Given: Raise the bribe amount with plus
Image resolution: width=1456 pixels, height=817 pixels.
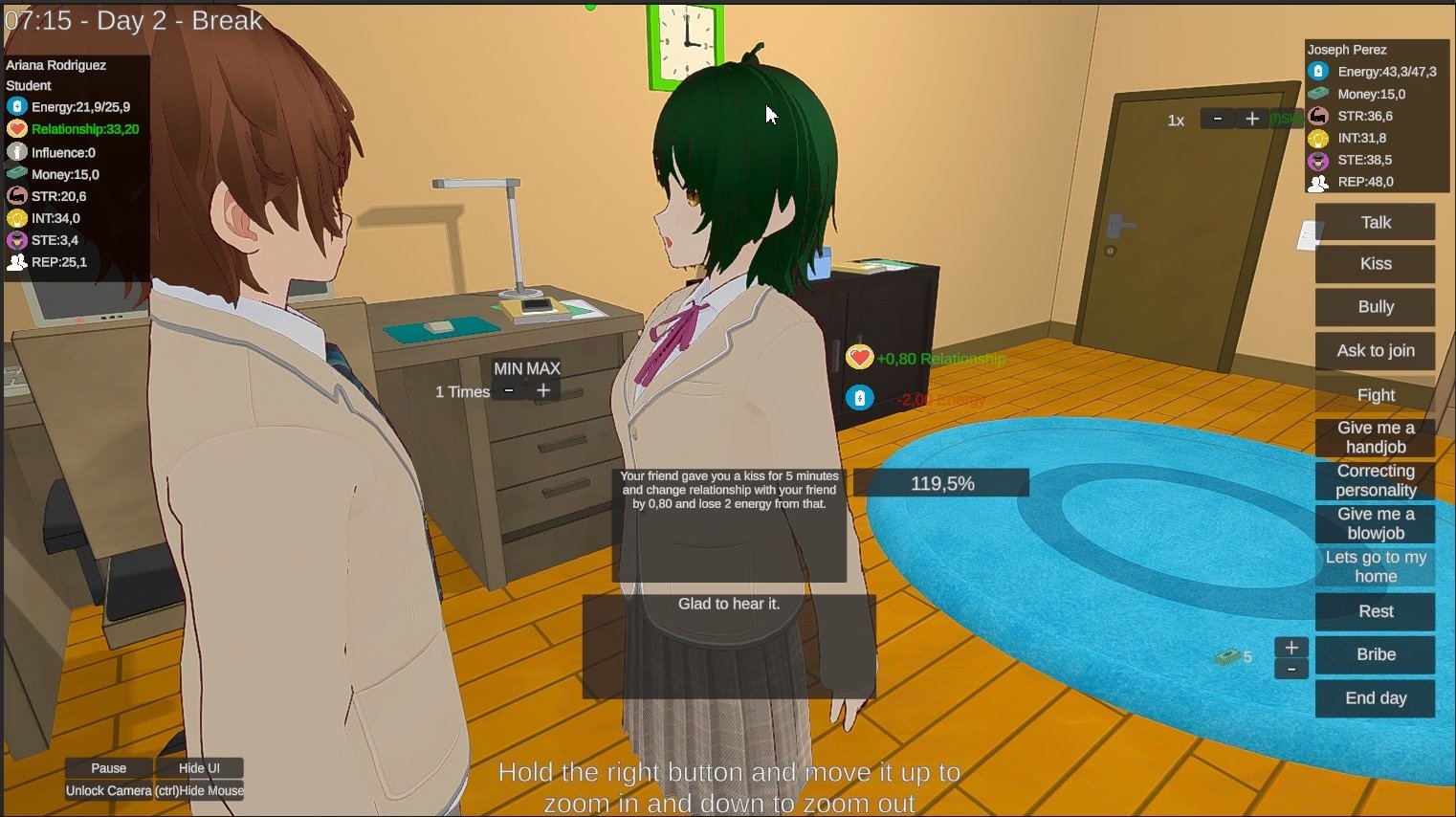Looking at the screenshot, I should (x=1291, y=648).
